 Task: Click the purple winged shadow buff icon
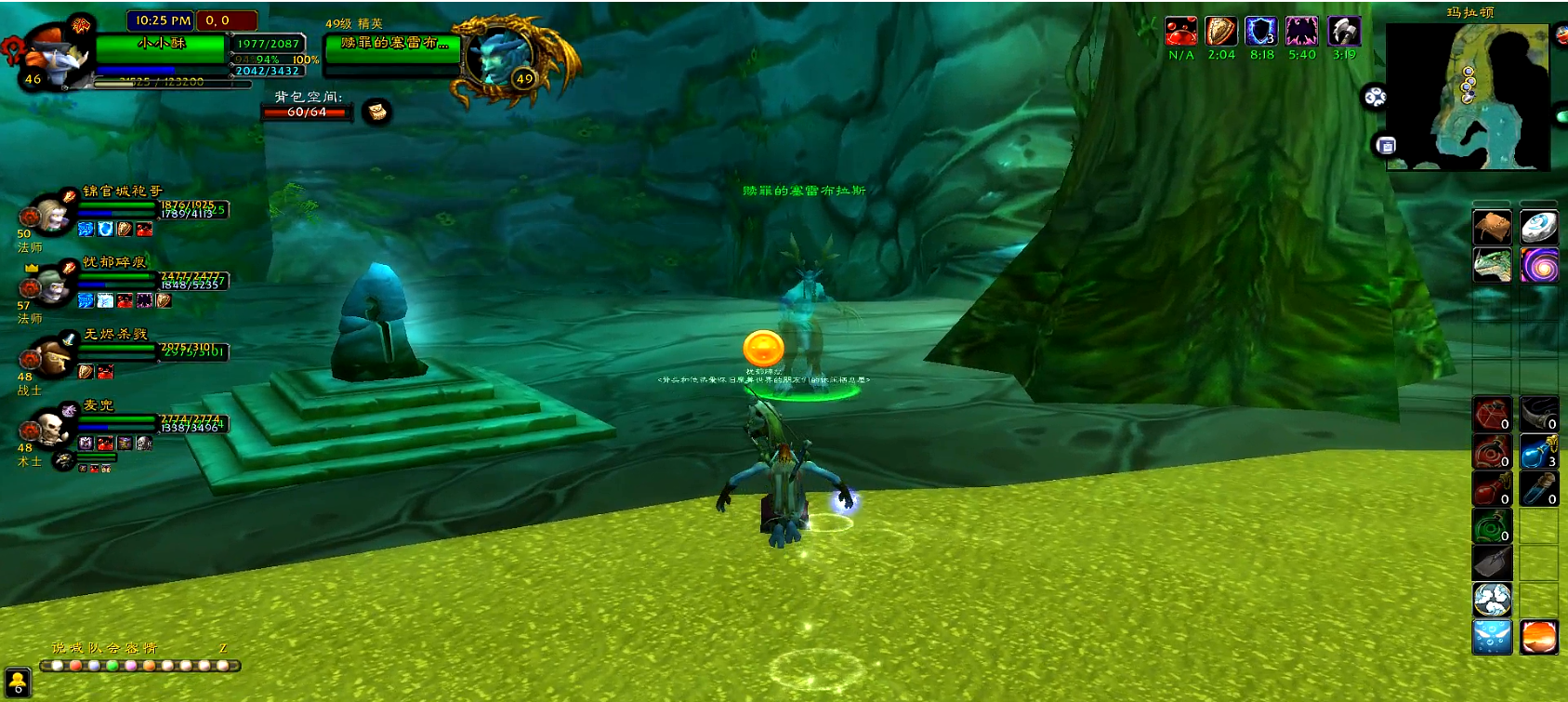(1301, 32)
